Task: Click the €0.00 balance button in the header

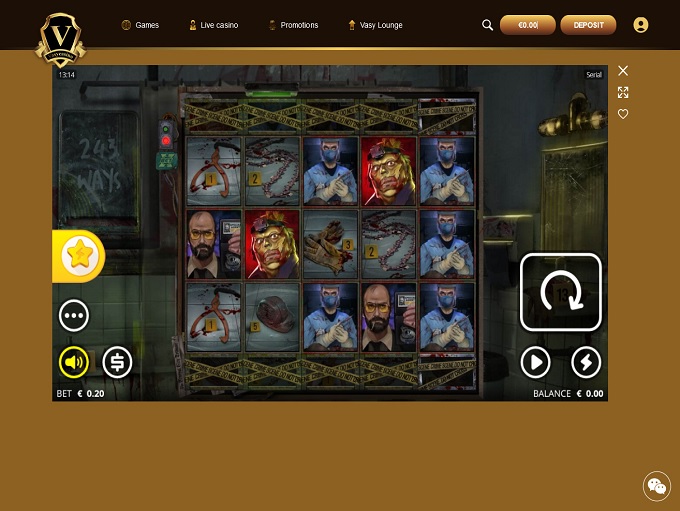Action: (x=527, y=25)
